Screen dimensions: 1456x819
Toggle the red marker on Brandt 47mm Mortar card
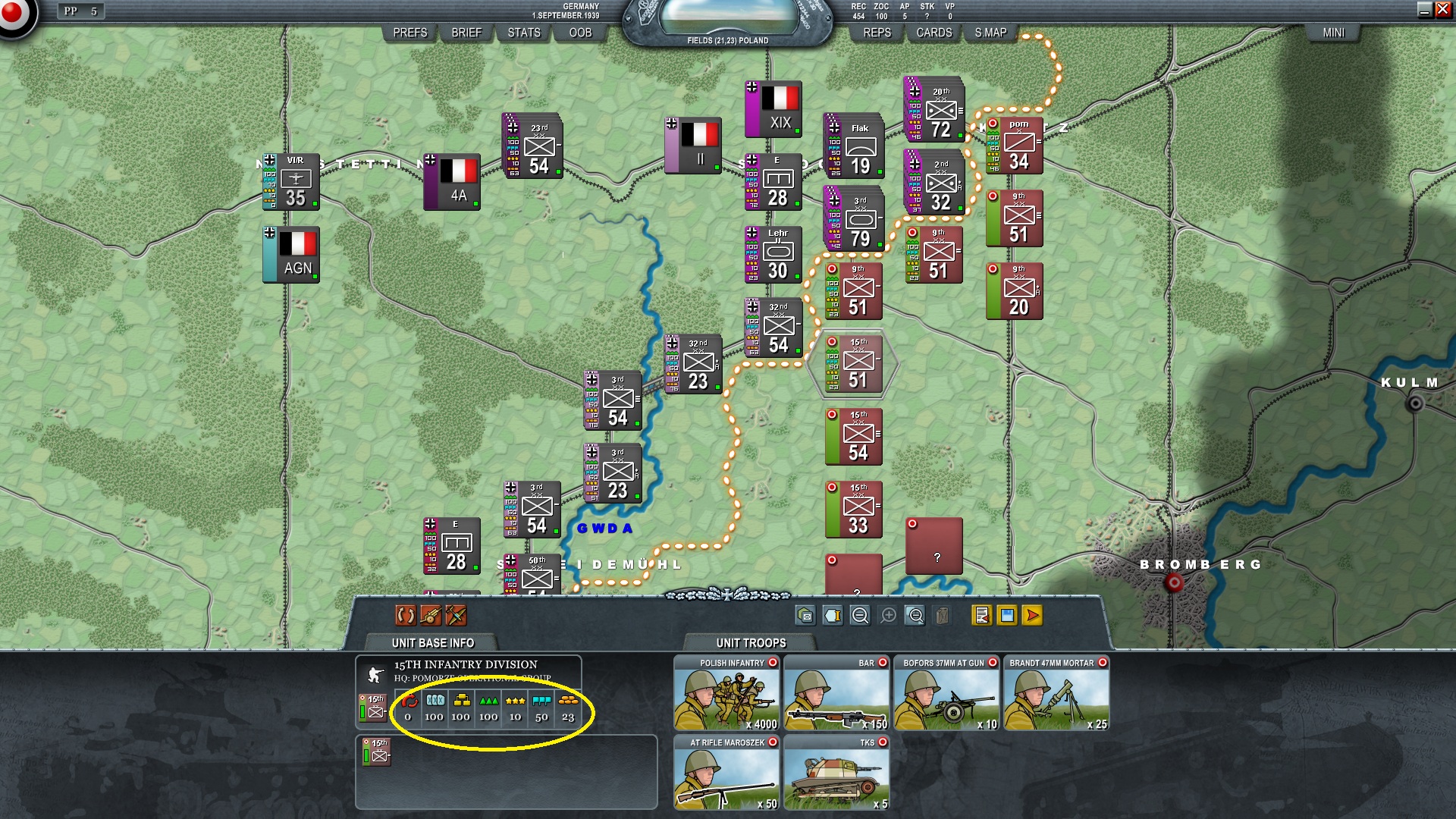(x=1103, y=662)
